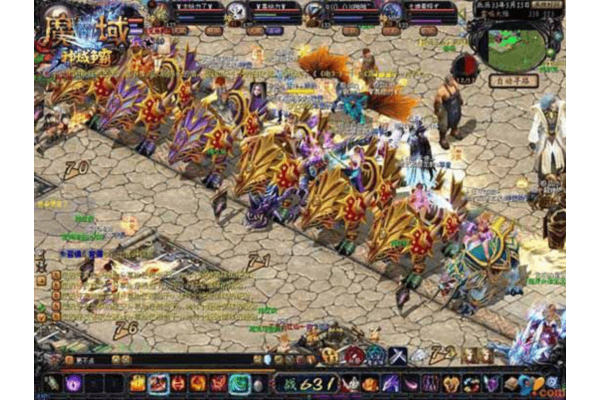Select the white-haired party member portrait
The height and width of the screenshot is (400, 600).
[236, 13]
